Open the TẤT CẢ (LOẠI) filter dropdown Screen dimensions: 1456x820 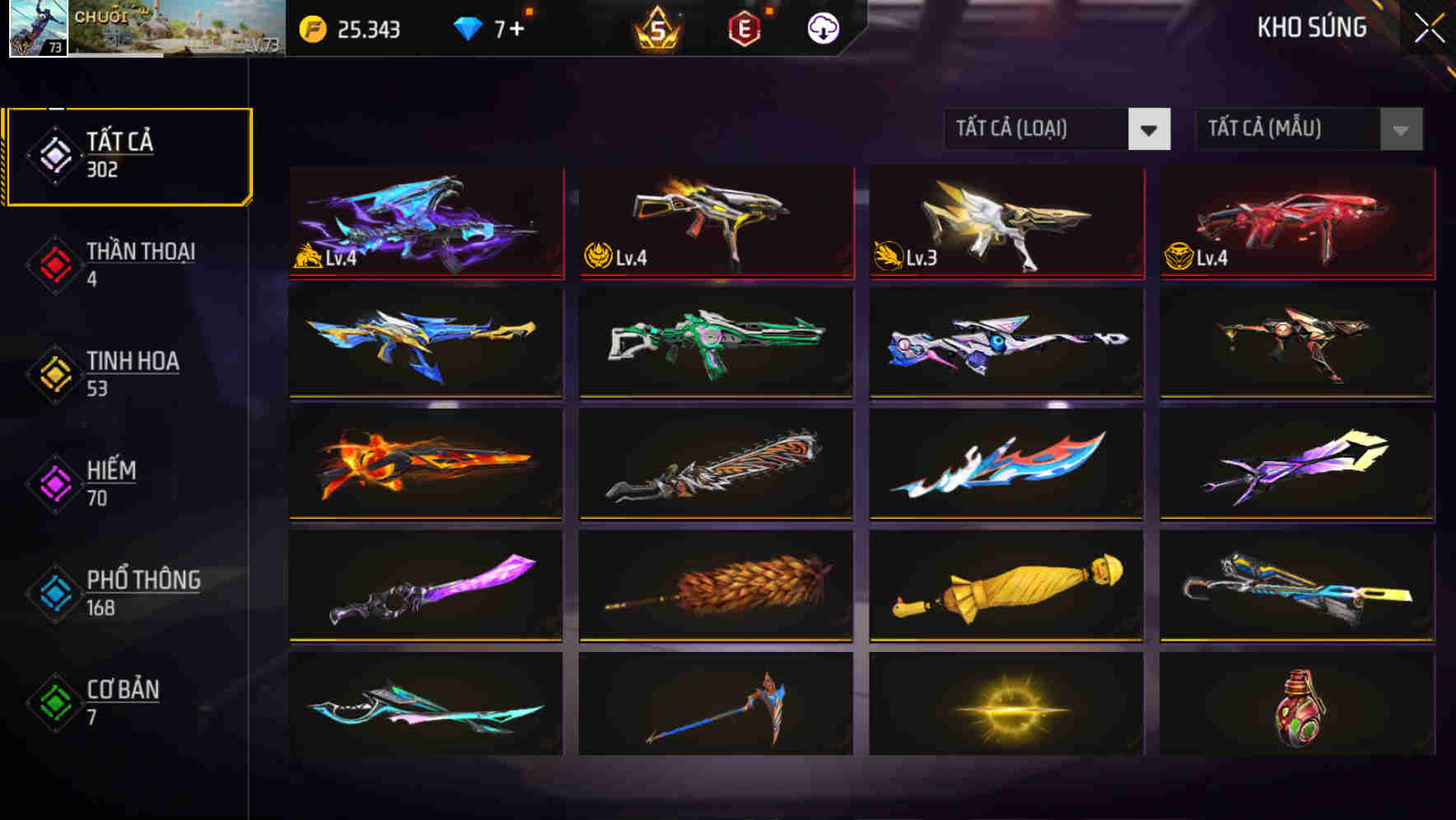coord(1058,129)
